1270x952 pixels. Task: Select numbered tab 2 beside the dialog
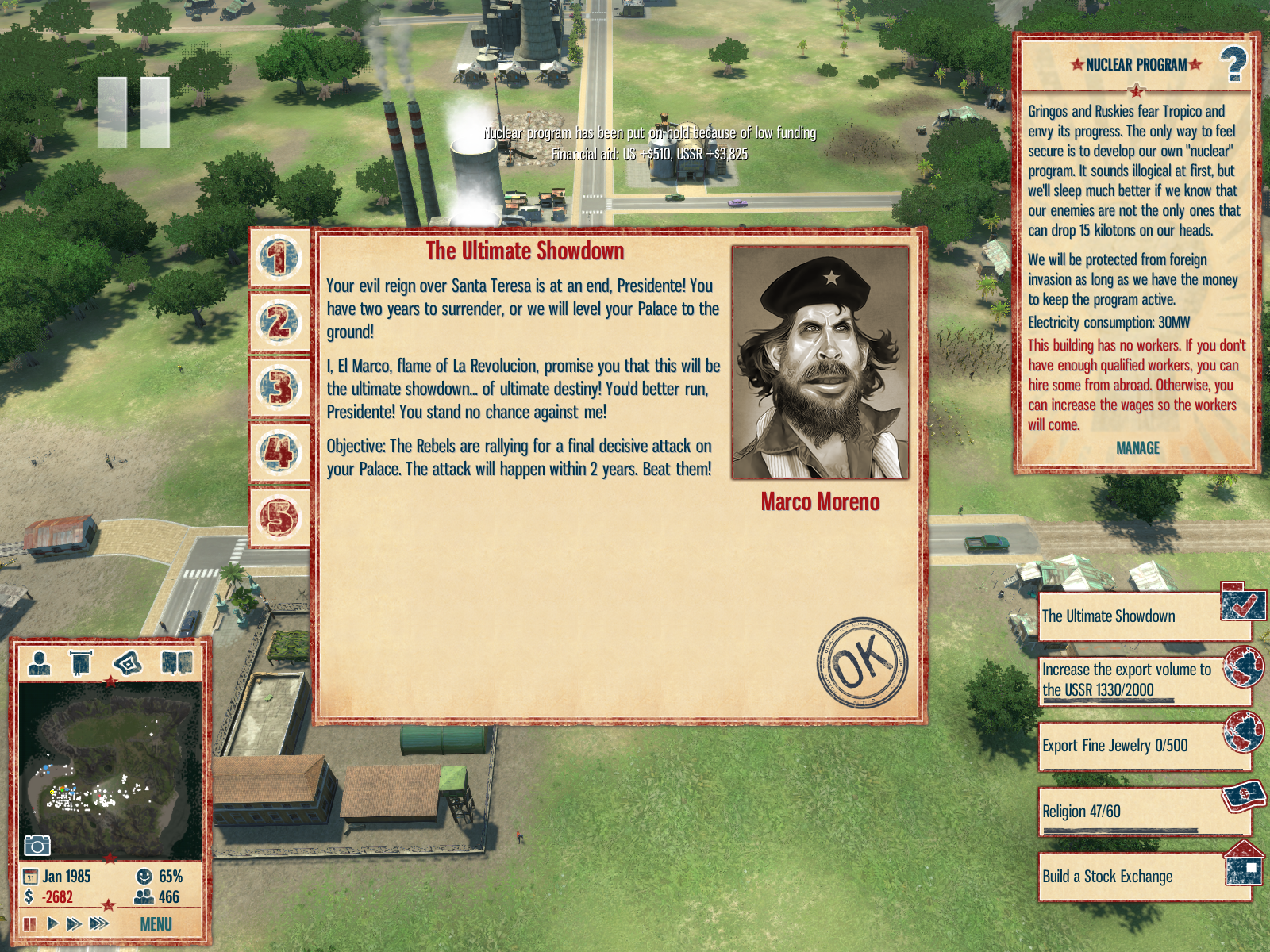pyautogui.click(x=279, y=323)
